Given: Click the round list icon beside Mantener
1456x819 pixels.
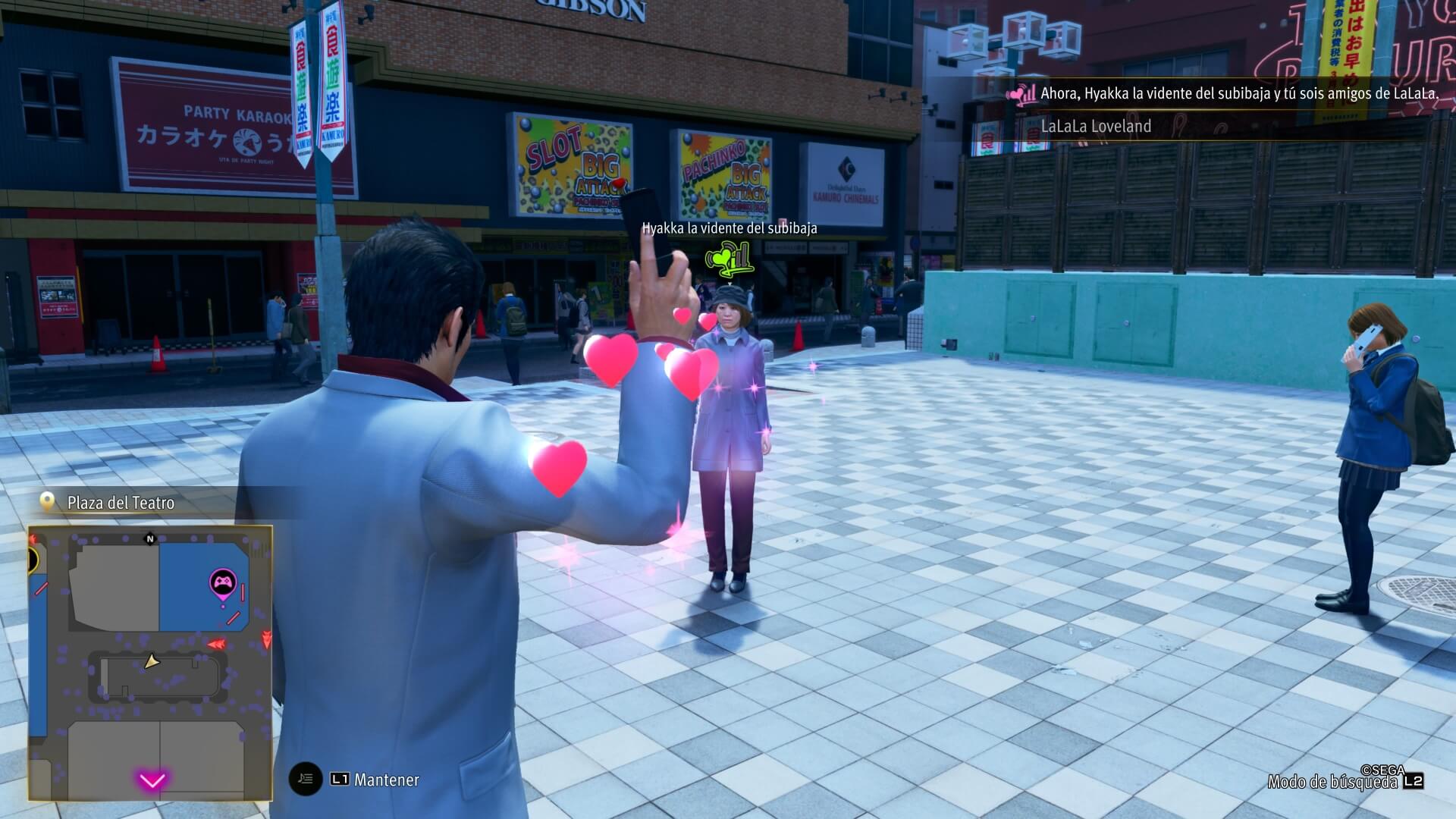Looking at the screenshot, I should tap(306, 779).
